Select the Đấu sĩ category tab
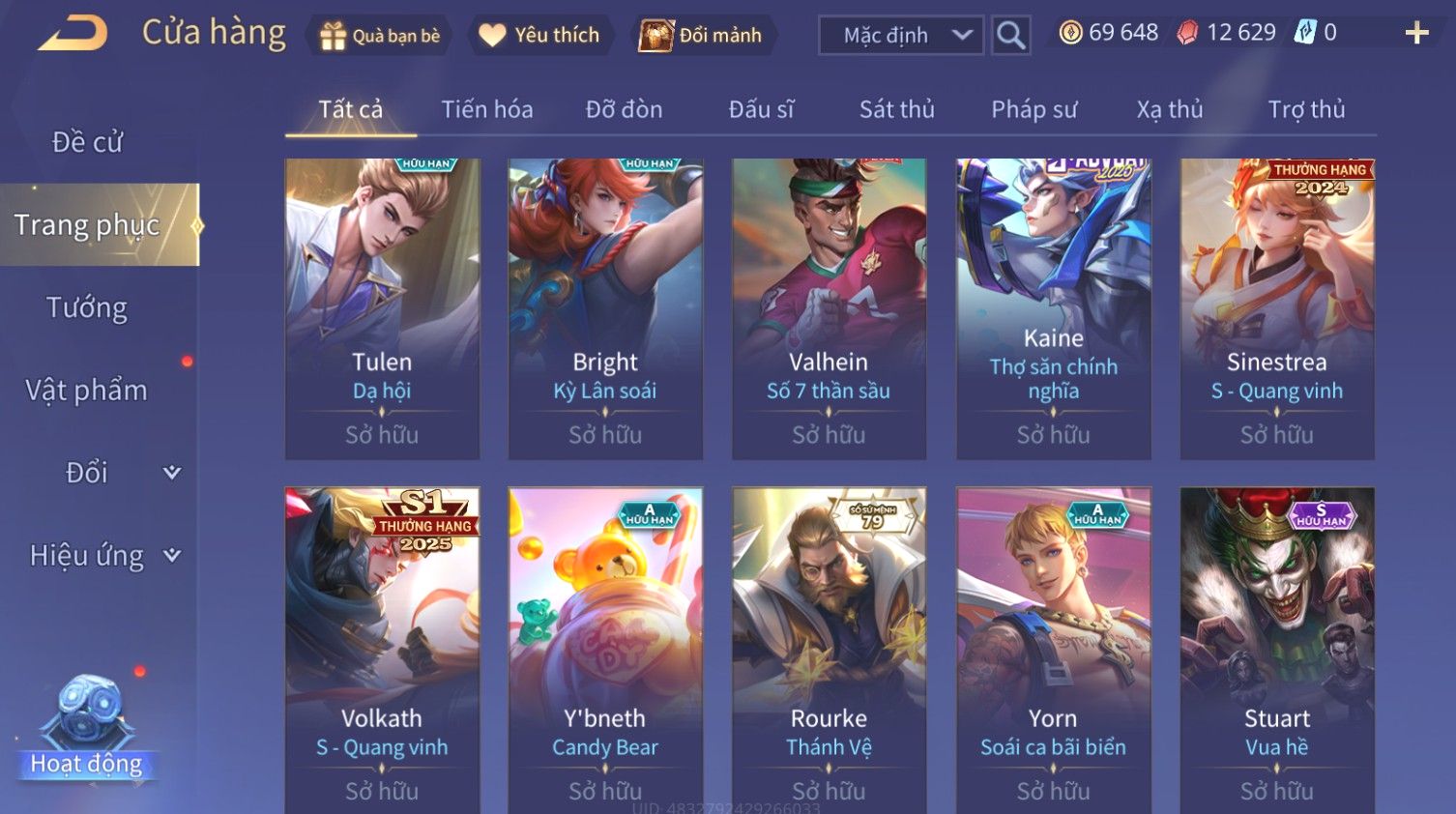The width and height of the screenshot is (1456, 814). 761,109
